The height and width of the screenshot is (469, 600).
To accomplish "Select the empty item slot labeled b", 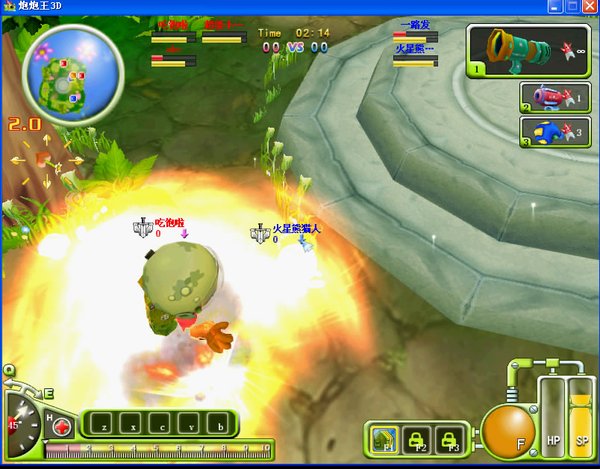I will 220,424.
